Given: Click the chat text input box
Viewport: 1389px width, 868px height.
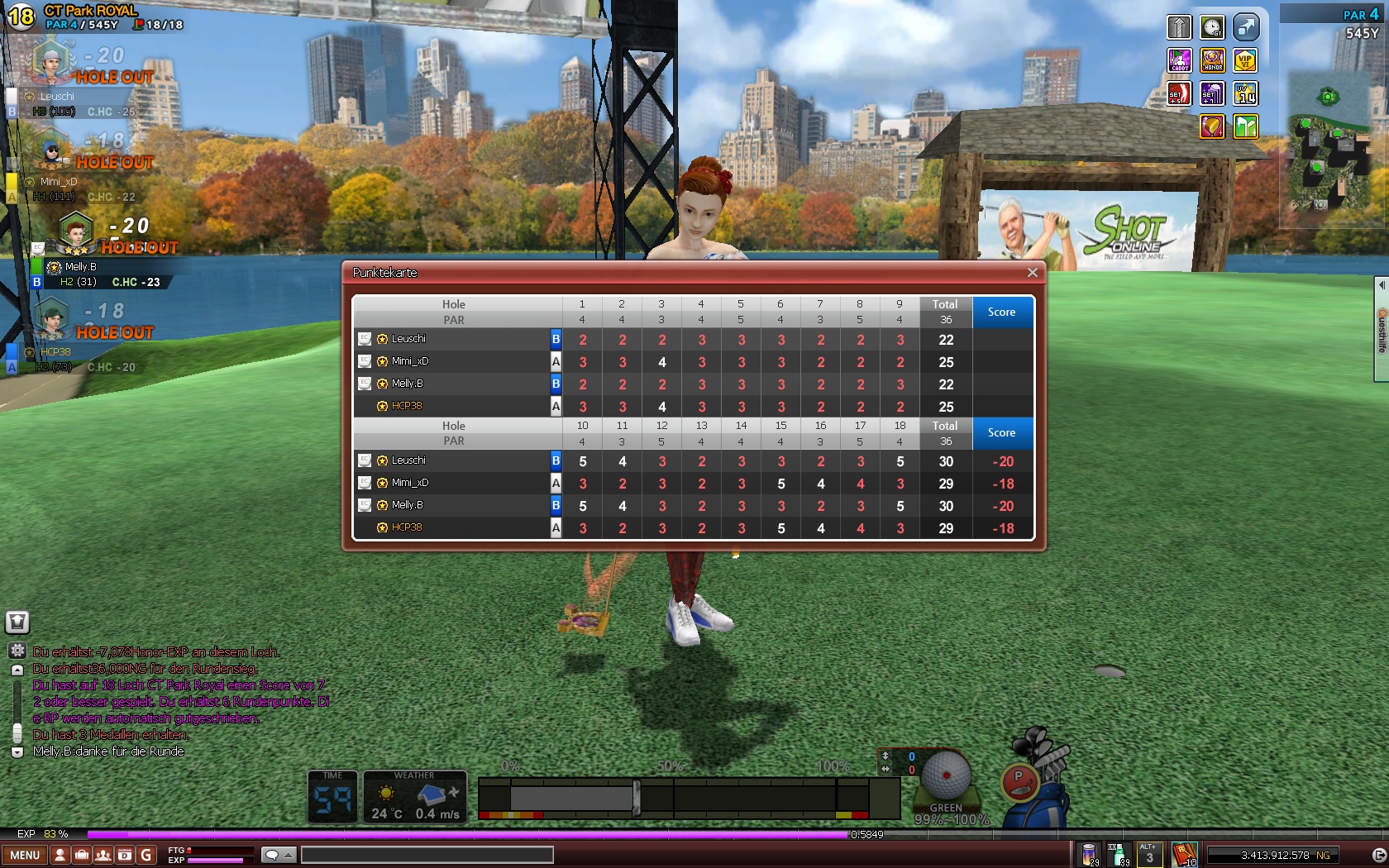Looking at the screenshot, I should click(427, 855).
